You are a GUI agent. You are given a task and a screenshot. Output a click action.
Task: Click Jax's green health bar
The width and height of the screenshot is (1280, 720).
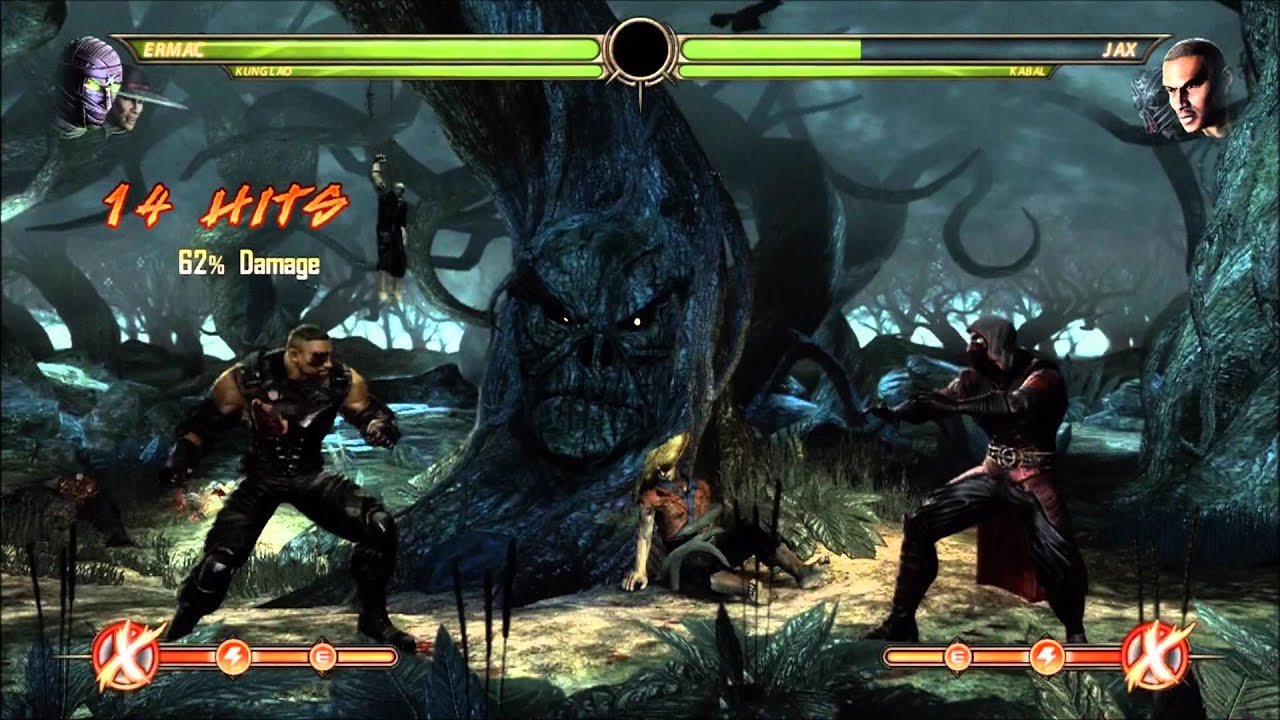pos(770,47)
